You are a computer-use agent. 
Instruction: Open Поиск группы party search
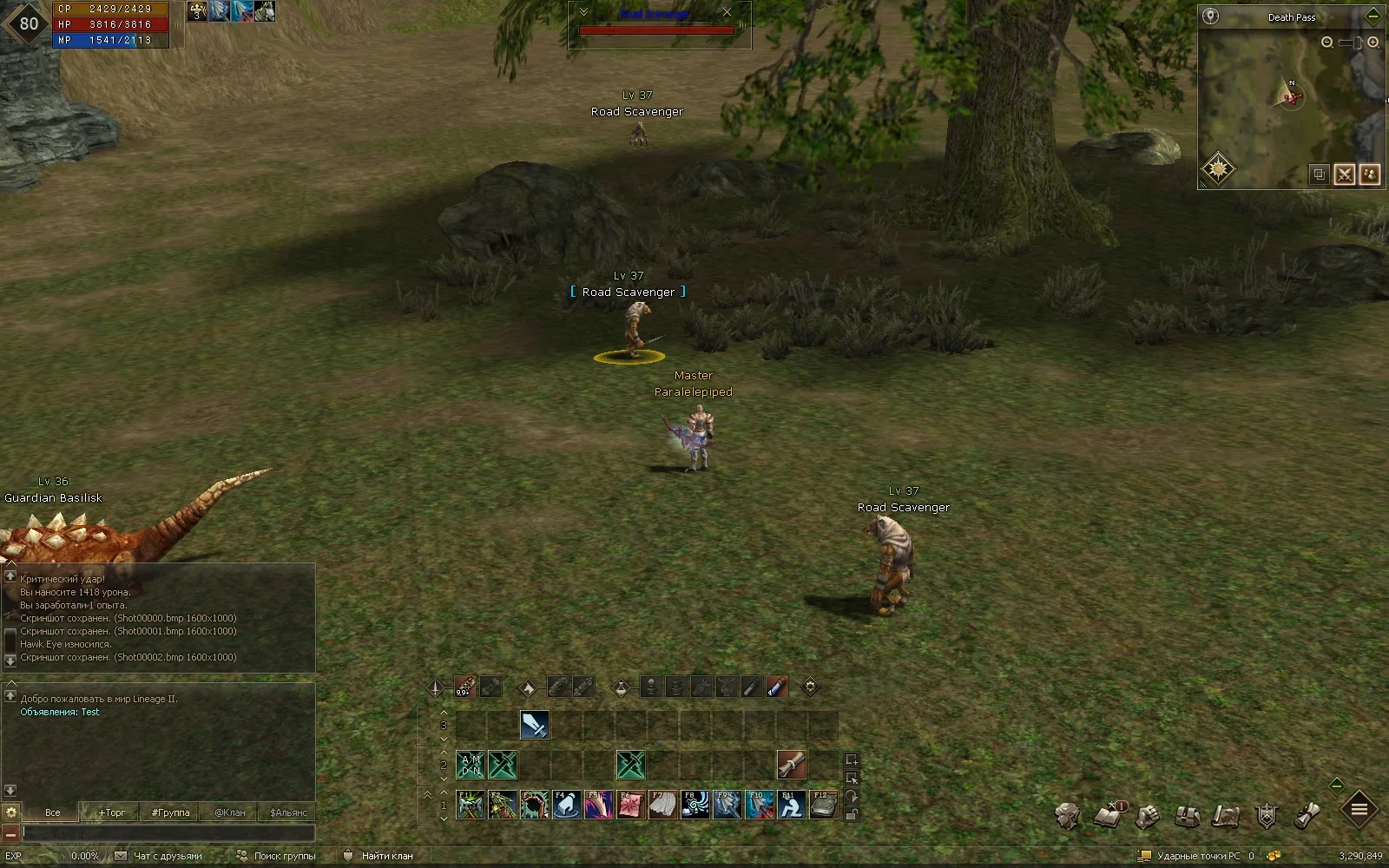click(277, 856)
